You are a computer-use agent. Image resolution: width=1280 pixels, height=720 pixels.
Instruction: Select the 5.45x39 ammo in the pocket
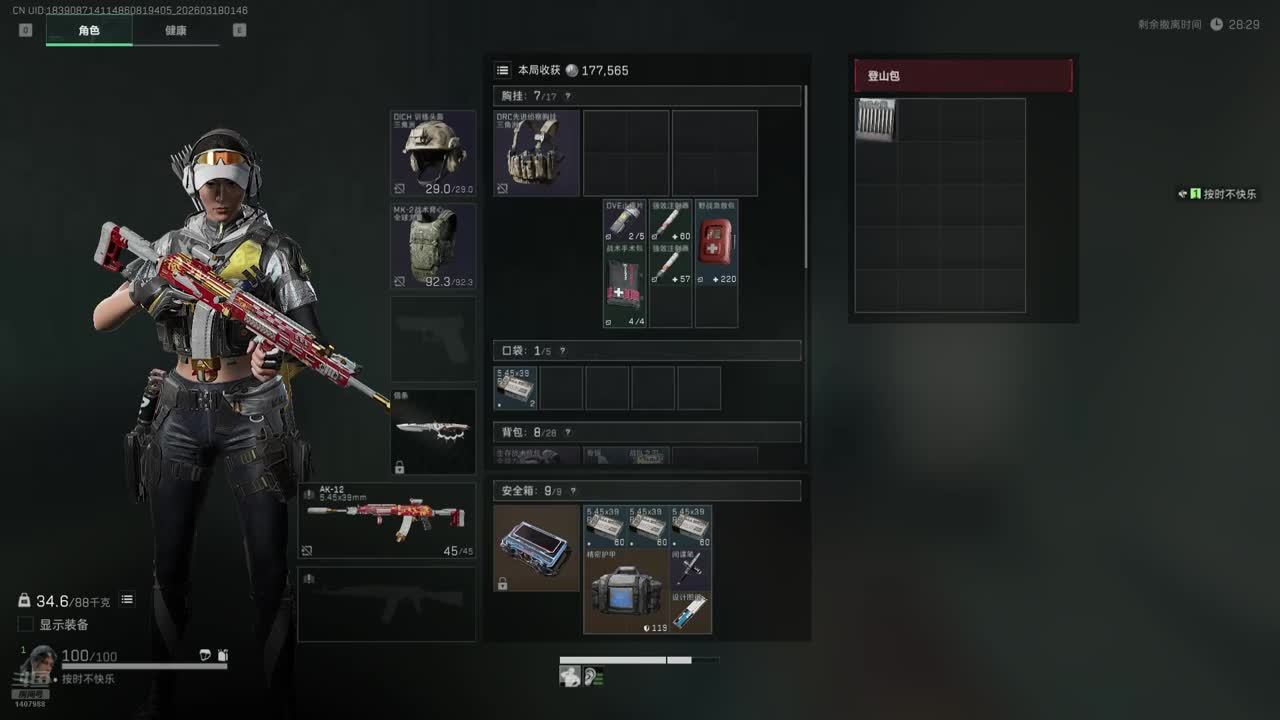pyautogui.click(x=516, y=388)
